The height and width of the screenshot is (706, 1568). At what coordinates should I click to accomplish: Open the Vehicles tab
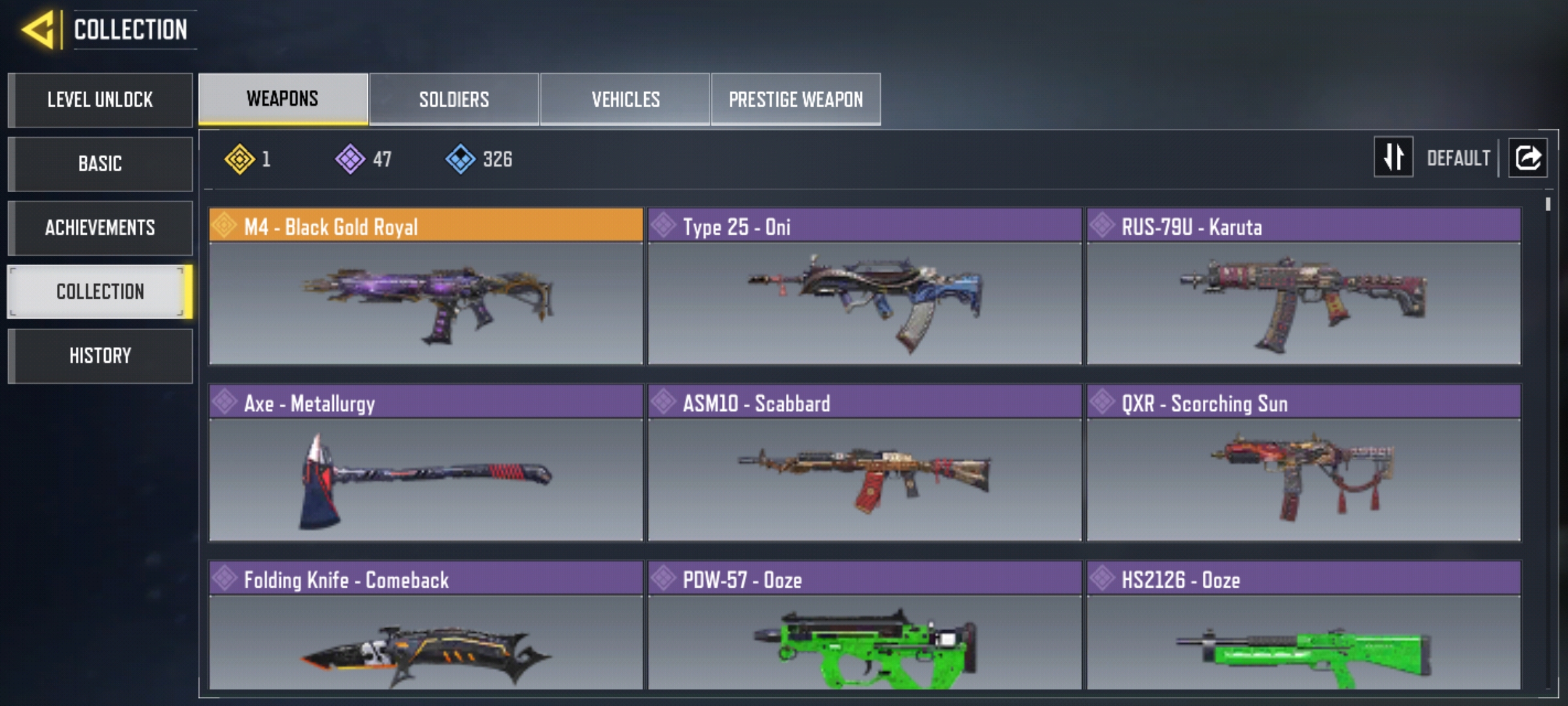coord(625,99)
